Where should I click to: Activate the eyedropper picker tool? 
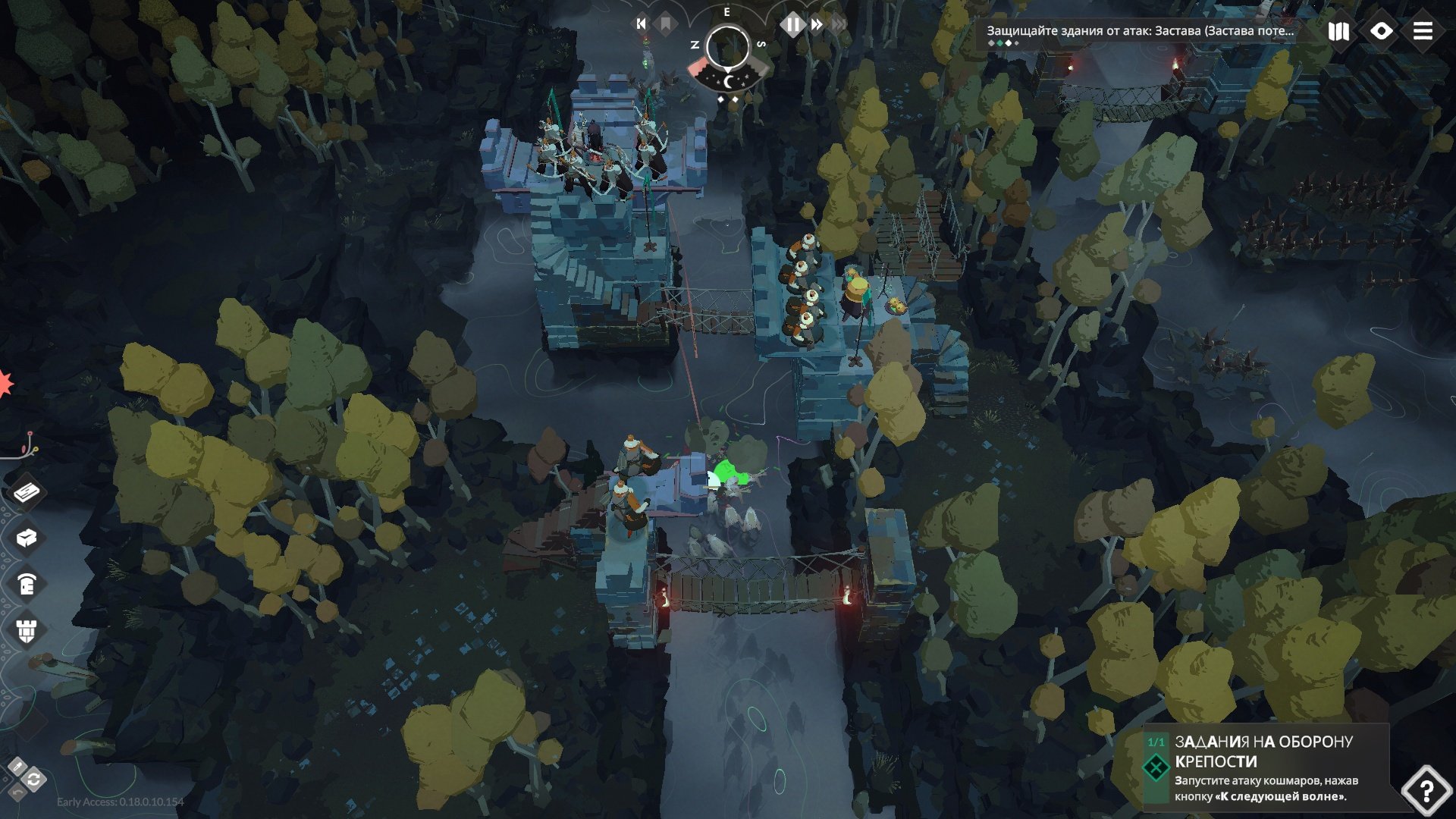point(17,767)
